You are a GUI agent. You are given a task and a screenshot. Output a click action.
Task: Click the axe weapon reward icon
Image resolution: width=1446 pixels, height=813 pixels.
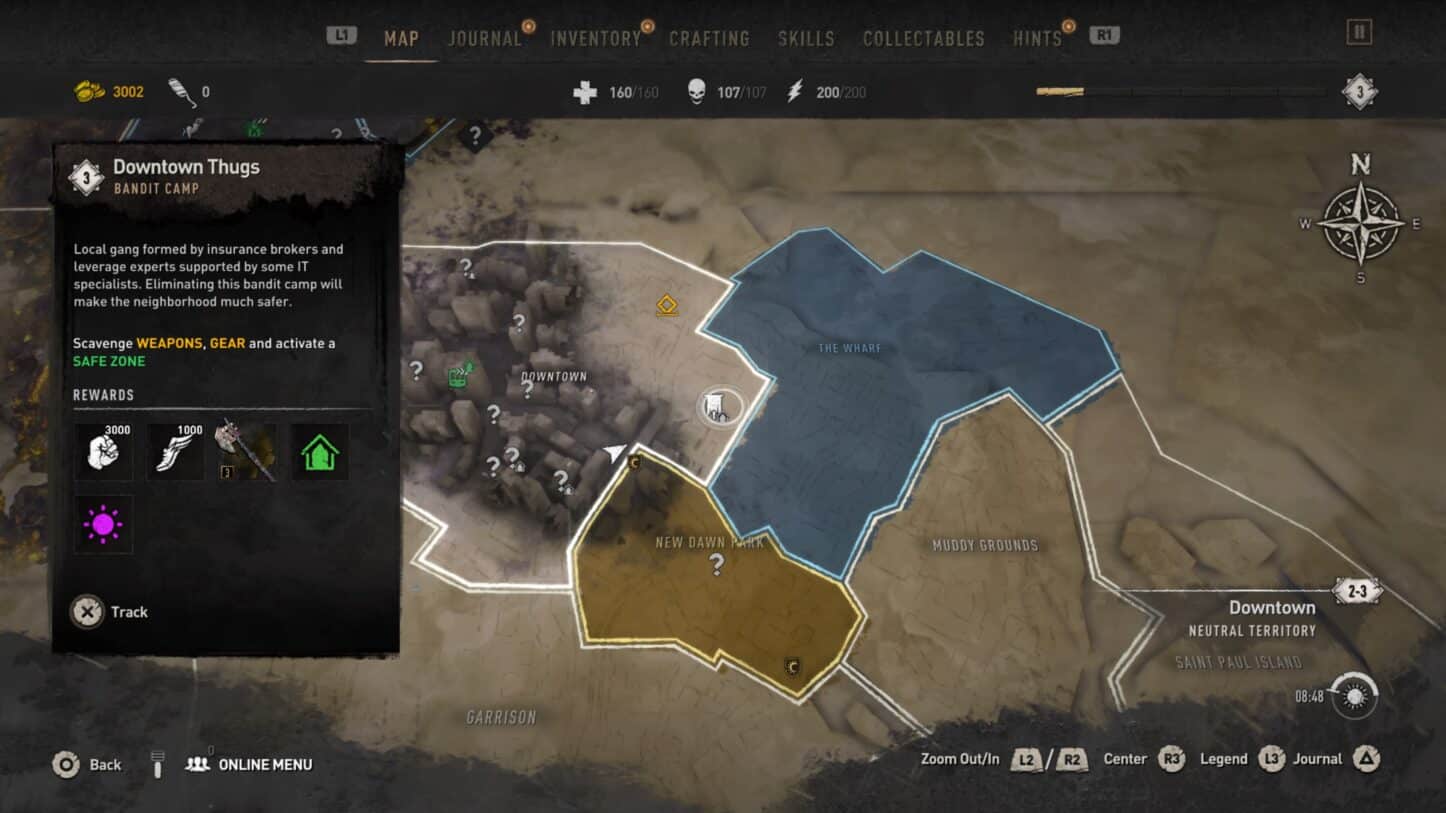[247, 452]
